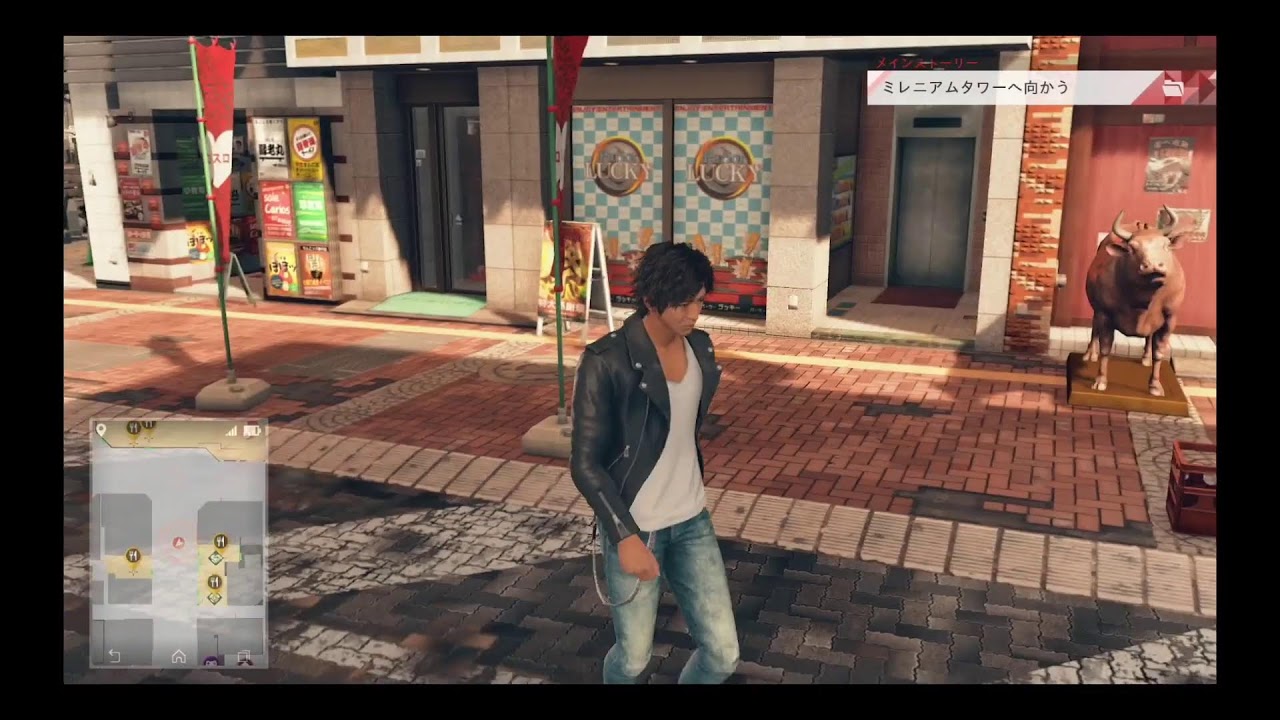Open the home icon on the phone minimap
This screenshot has height=720, width=1280.
click(179, 656)
